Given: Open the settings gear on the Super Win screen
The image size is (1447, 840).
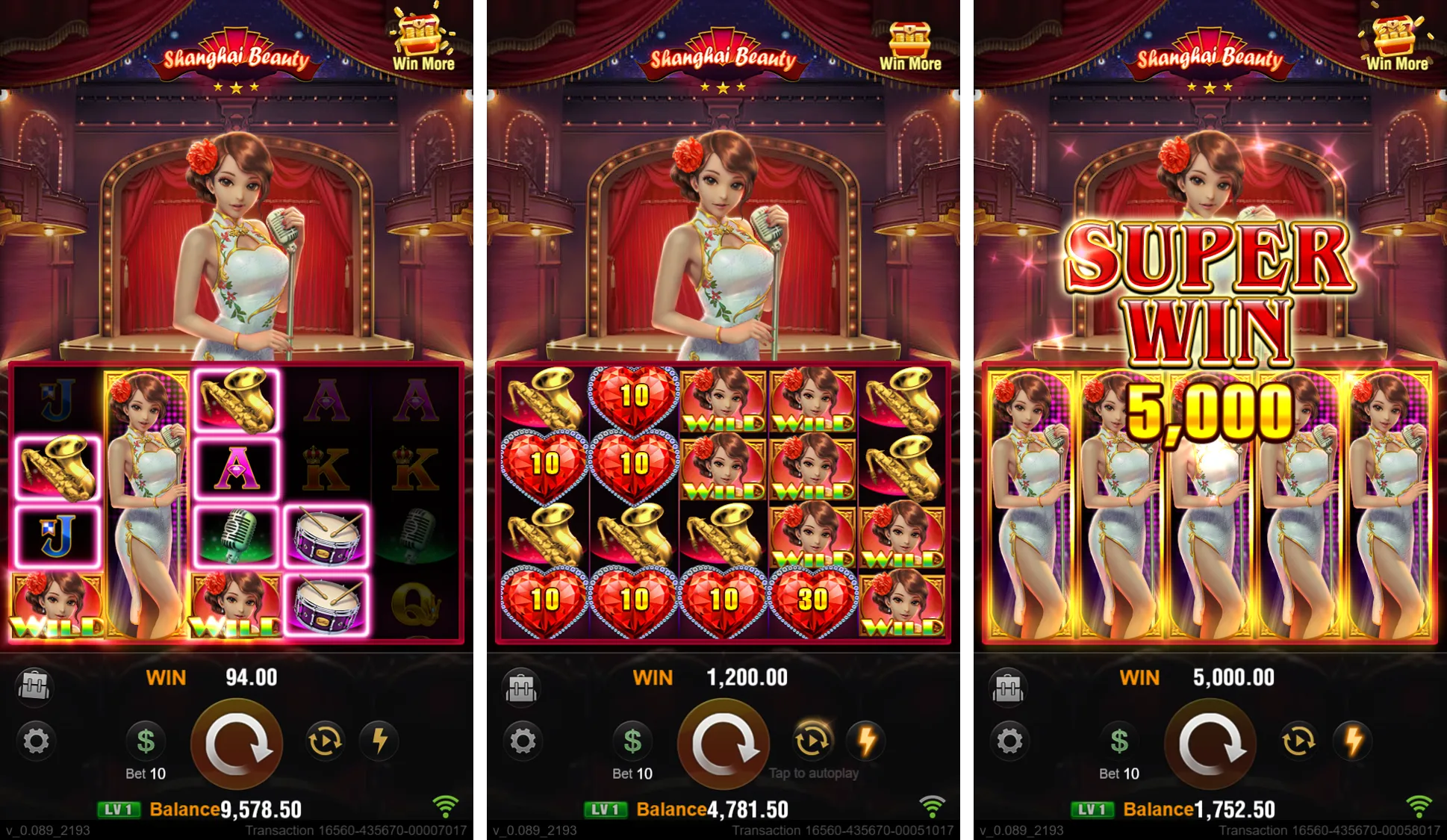Looking at the screenshot, I should click(1009, 741).
